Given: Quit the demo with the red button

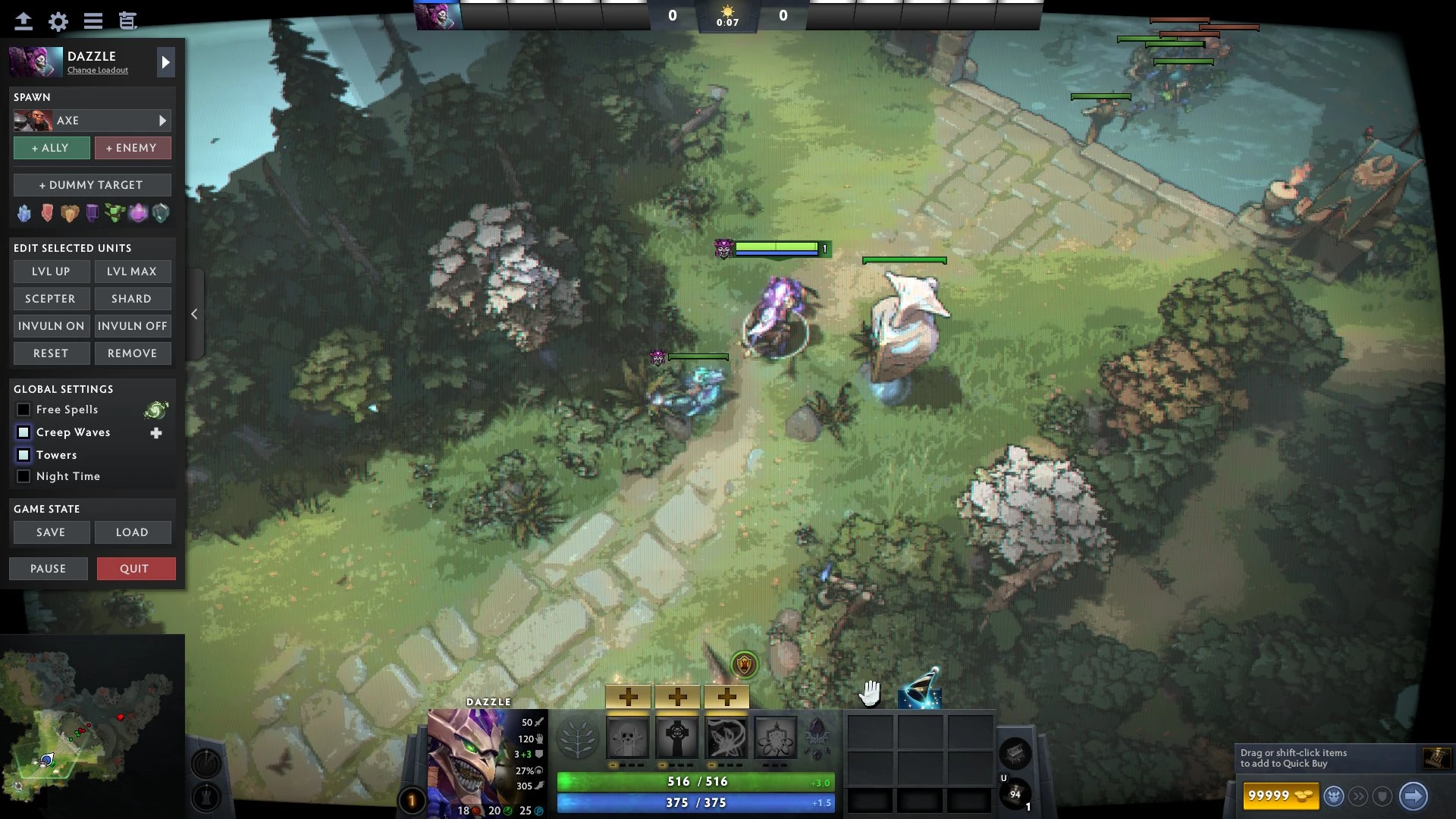Looking at the screenshot, I should click(136, 569).
